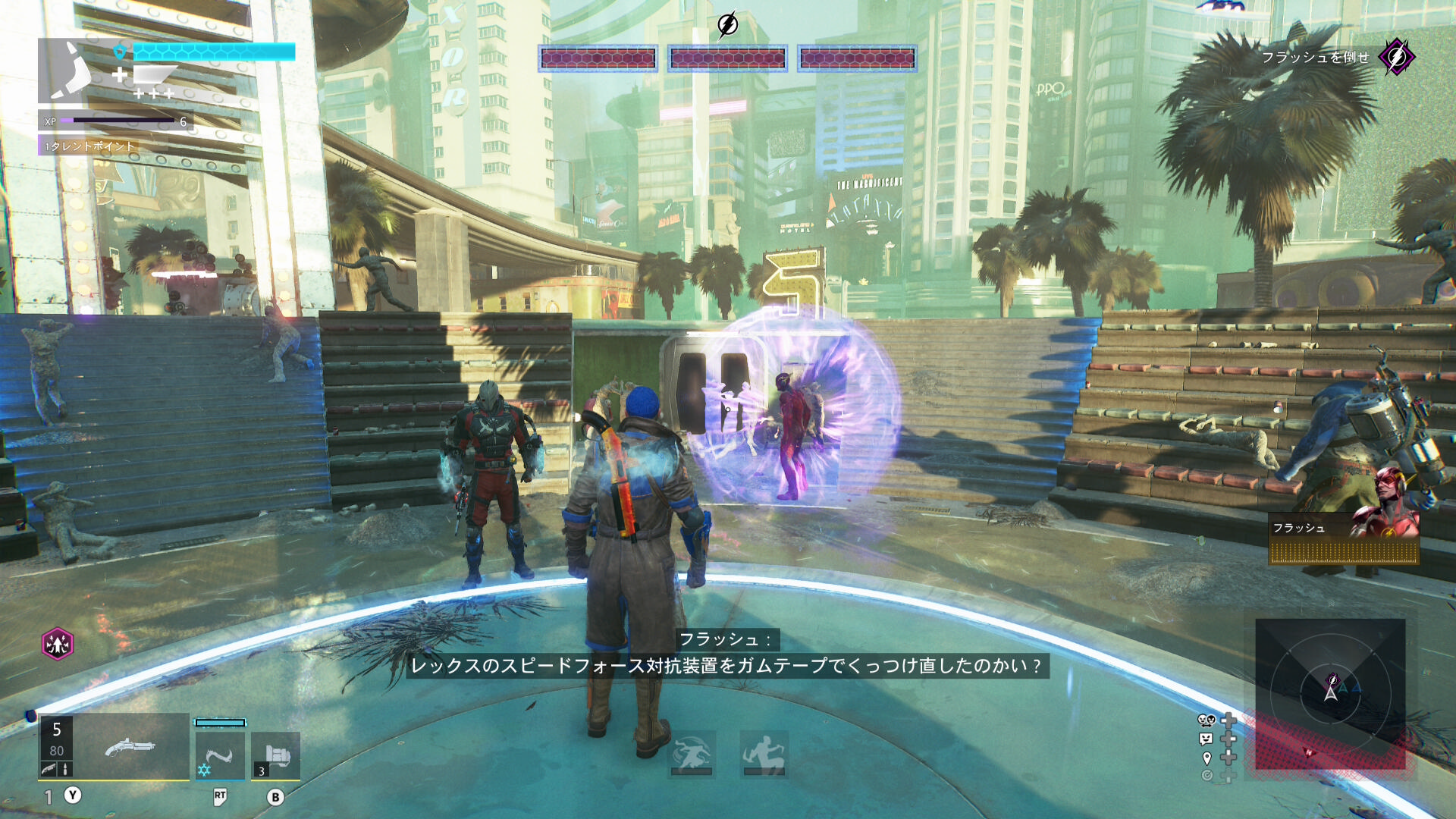Activate the spinning dash traversal ability
The width and height of the screenshot is (1456, 819).
point(692,754)
